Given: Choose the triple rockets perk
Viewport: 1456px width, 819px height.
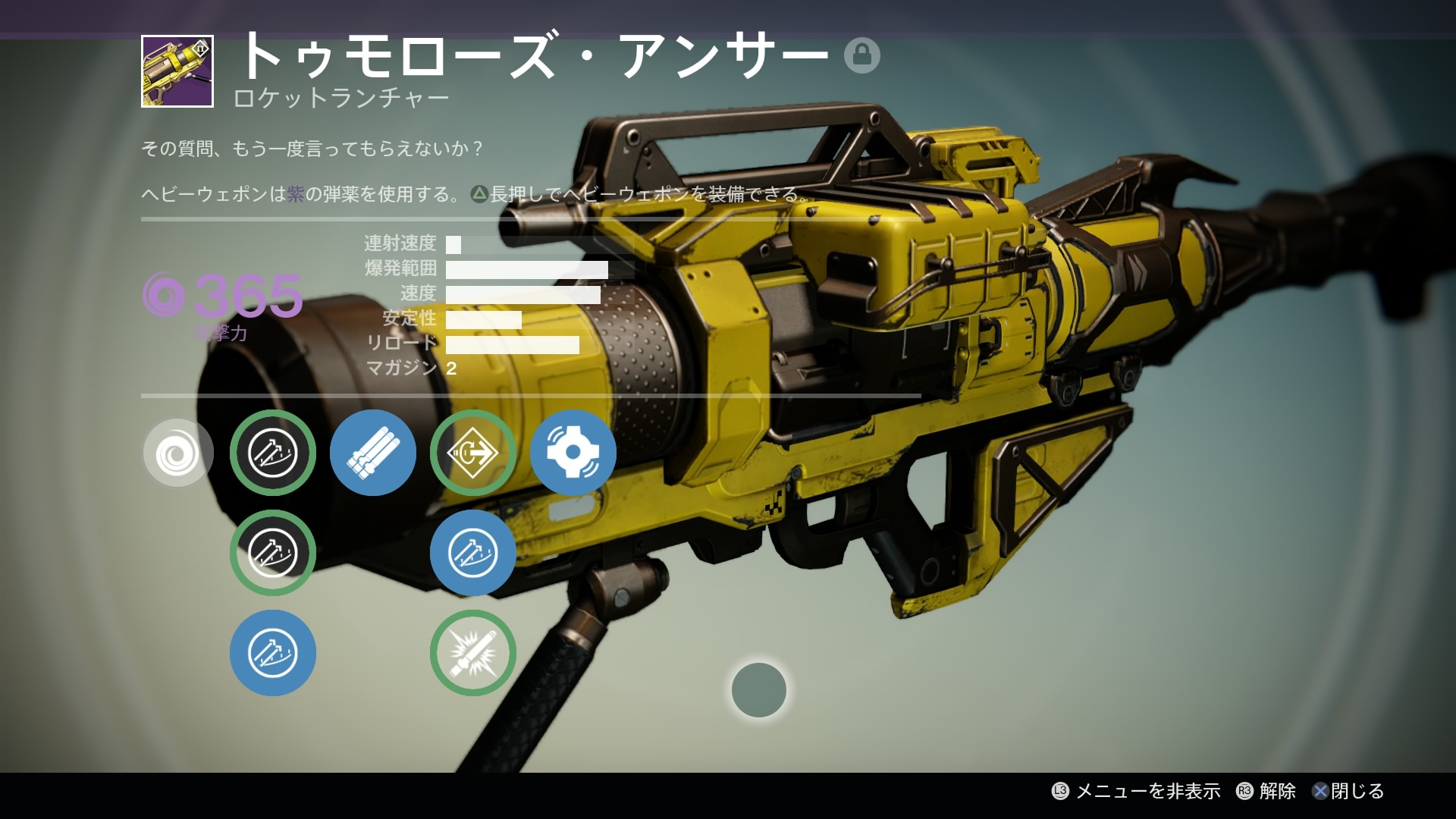Looking at the screenshot, I should tap(372, 453).
